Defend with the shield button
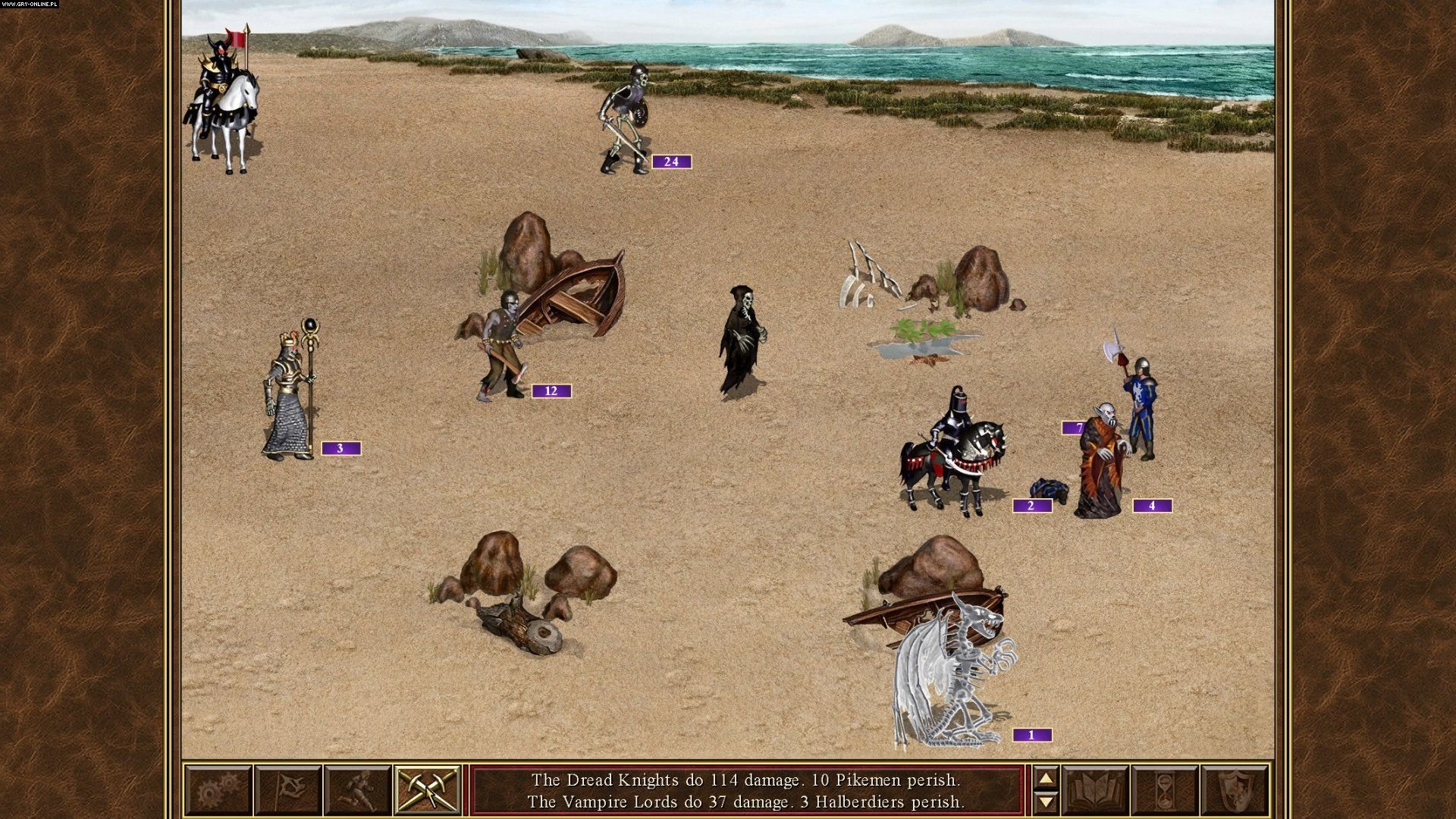 tap(1235, 790)
